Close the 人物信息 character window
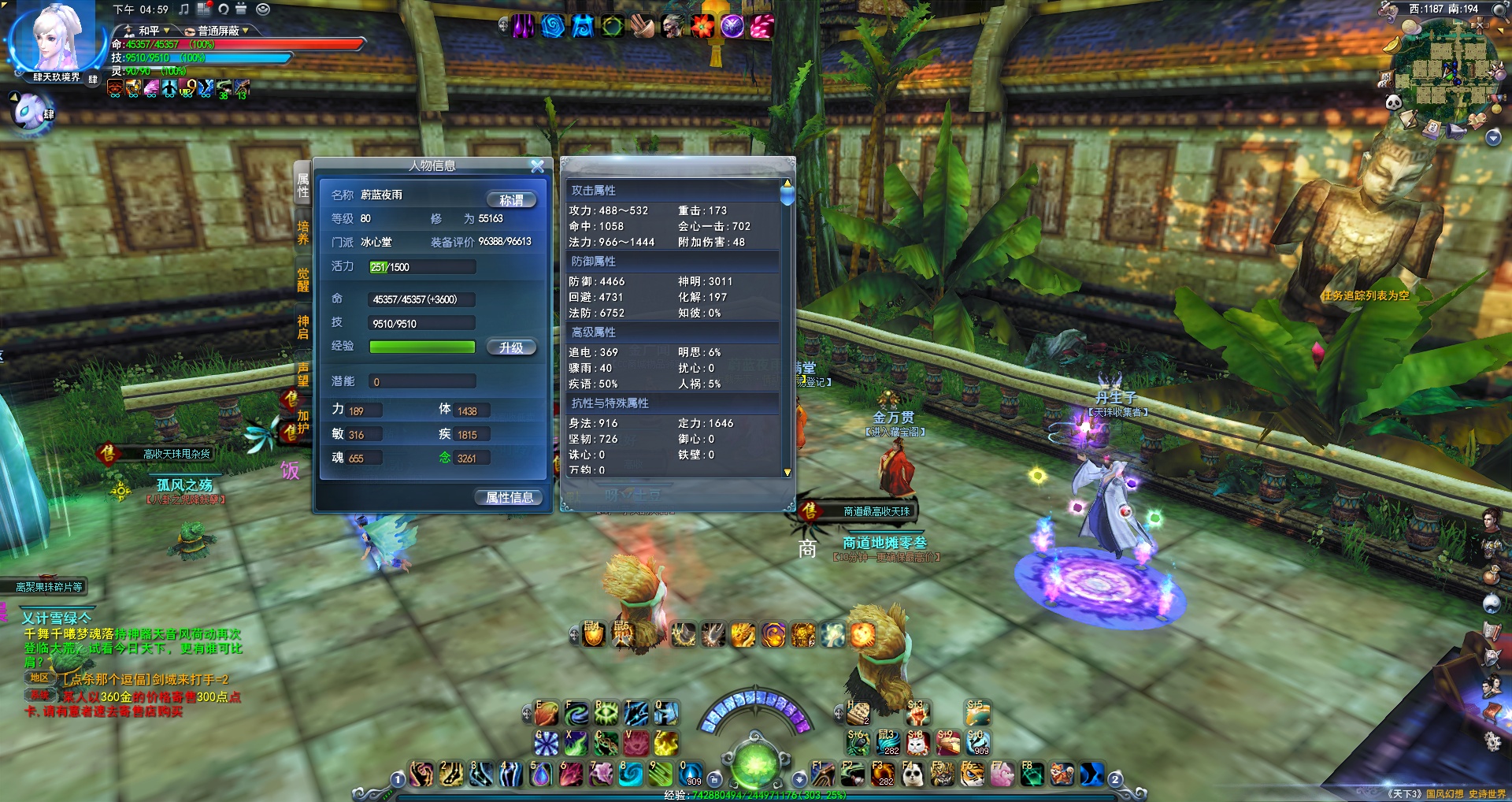 click(537, 166)
